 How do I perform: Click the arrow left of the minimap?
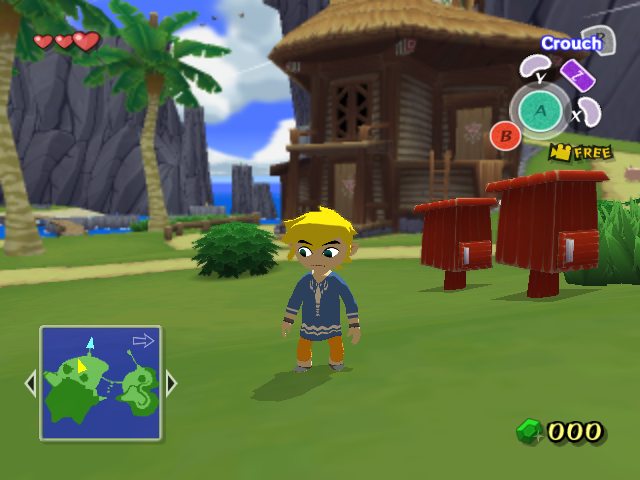tap(30, 383)
